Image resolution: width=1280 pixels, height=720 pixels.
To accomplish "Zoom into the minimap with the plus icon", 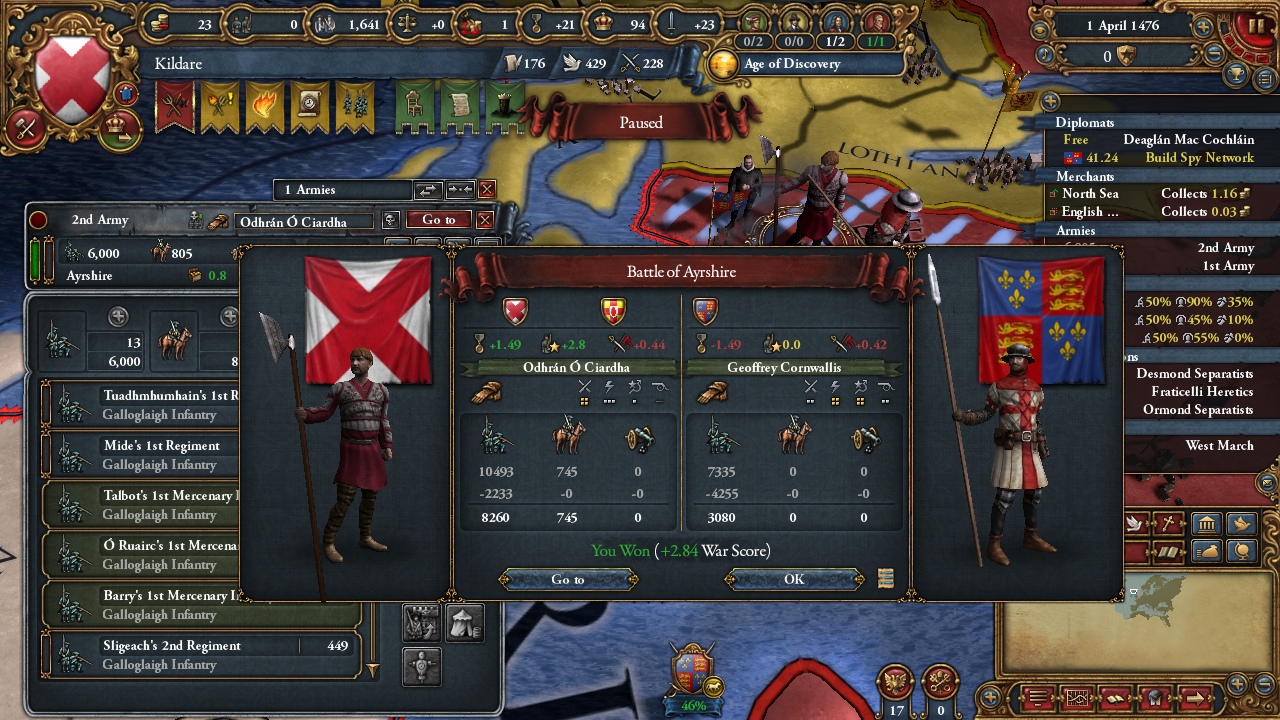I will 1236,685.
